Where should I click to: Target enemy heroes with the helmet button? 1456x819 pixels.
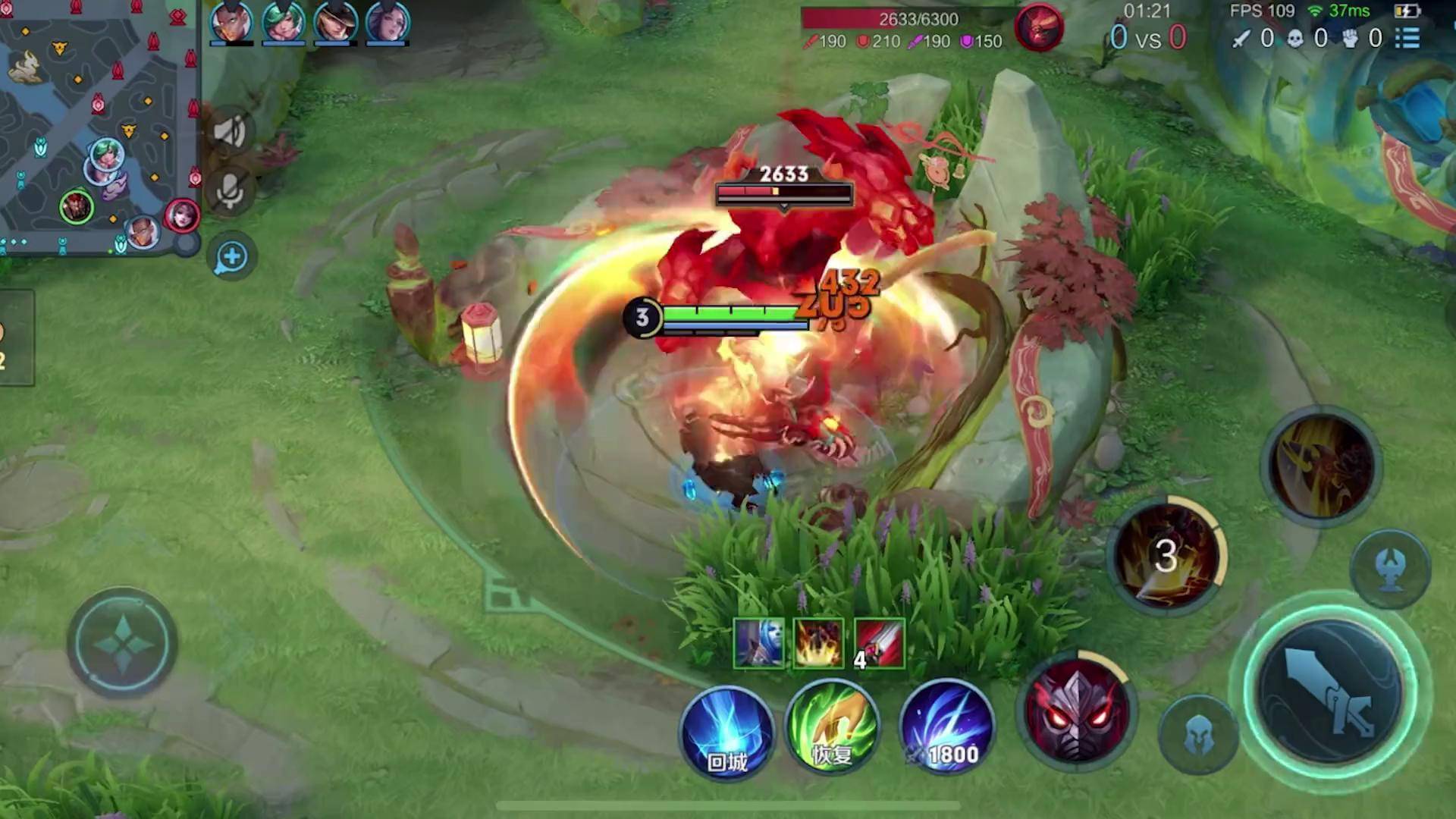coord(1199,735)
